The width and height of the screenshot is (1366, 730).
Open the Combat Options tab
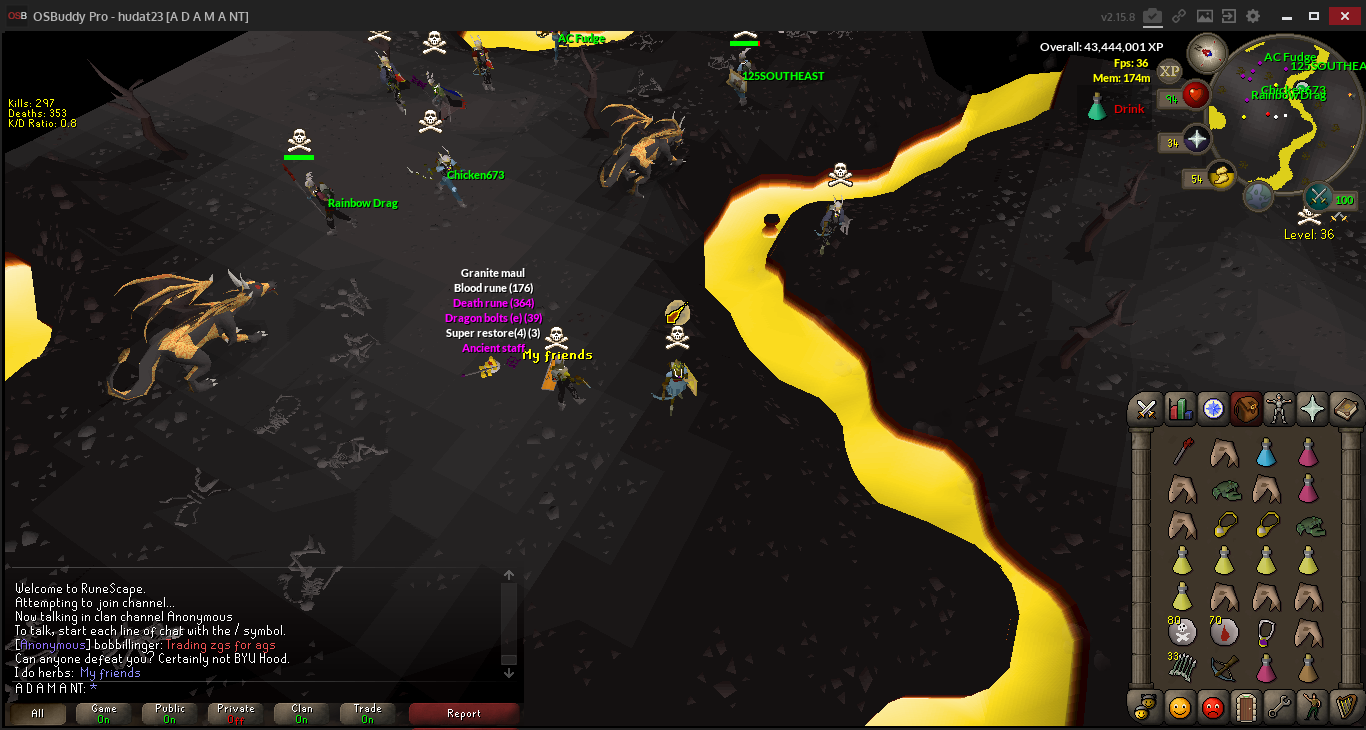coord(1146,409)
